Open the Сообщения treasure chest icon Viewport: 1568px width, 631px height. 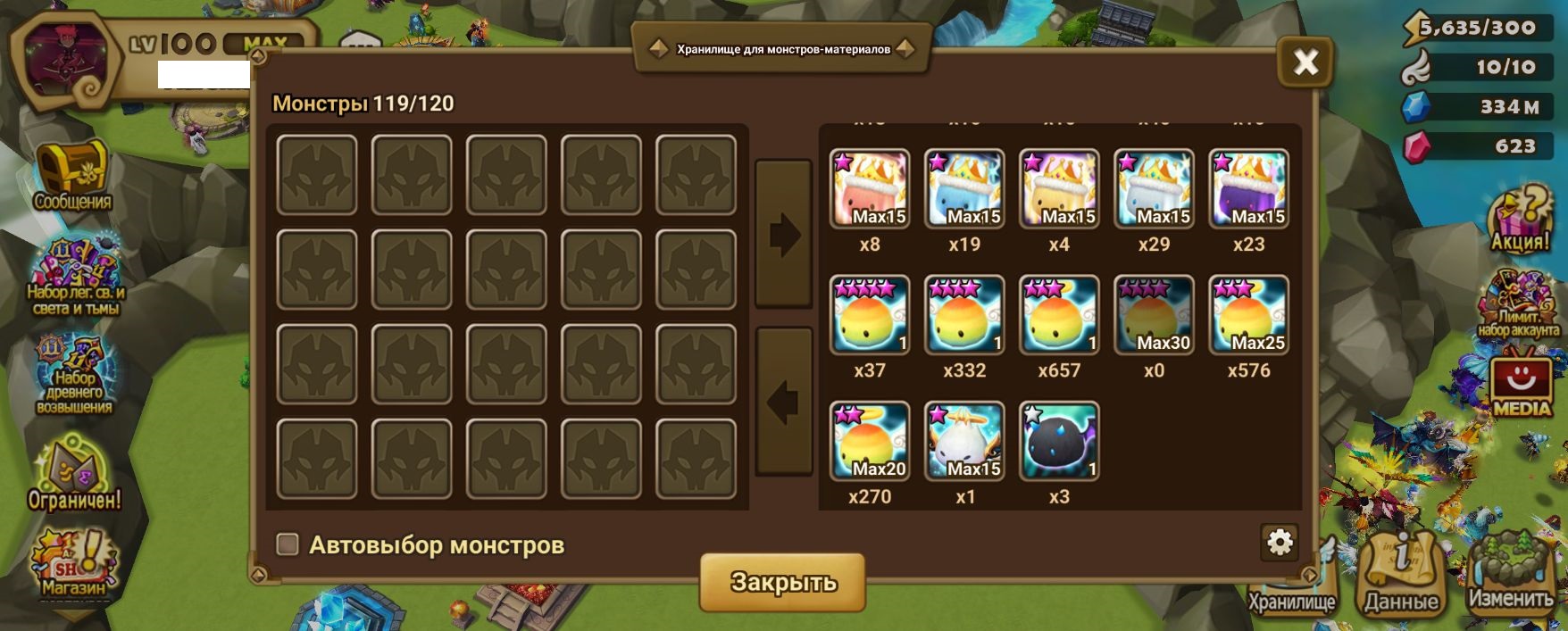coord(72,176)
